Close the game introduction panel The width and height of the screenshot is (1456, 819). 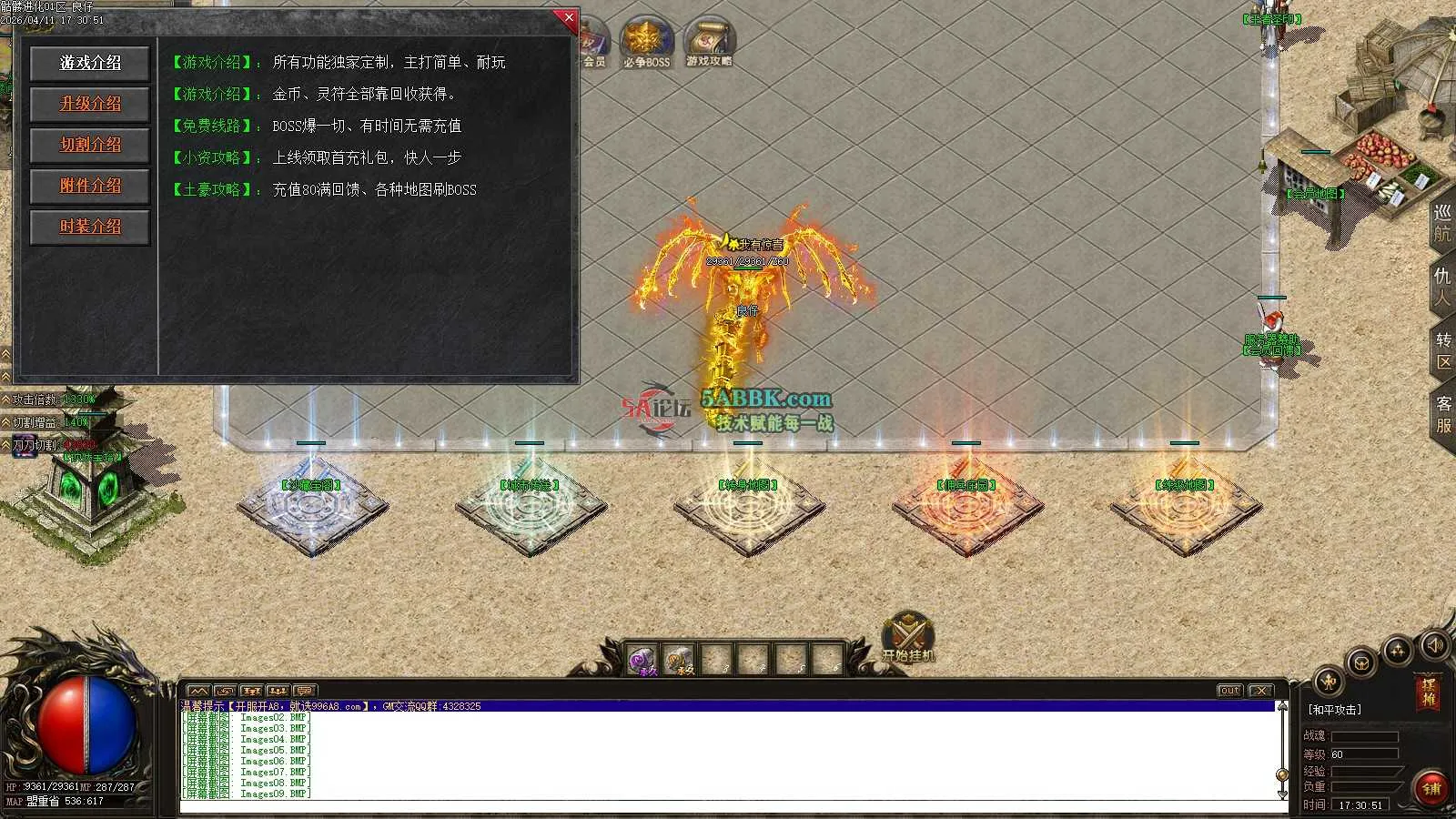click(x=569, y=17)
